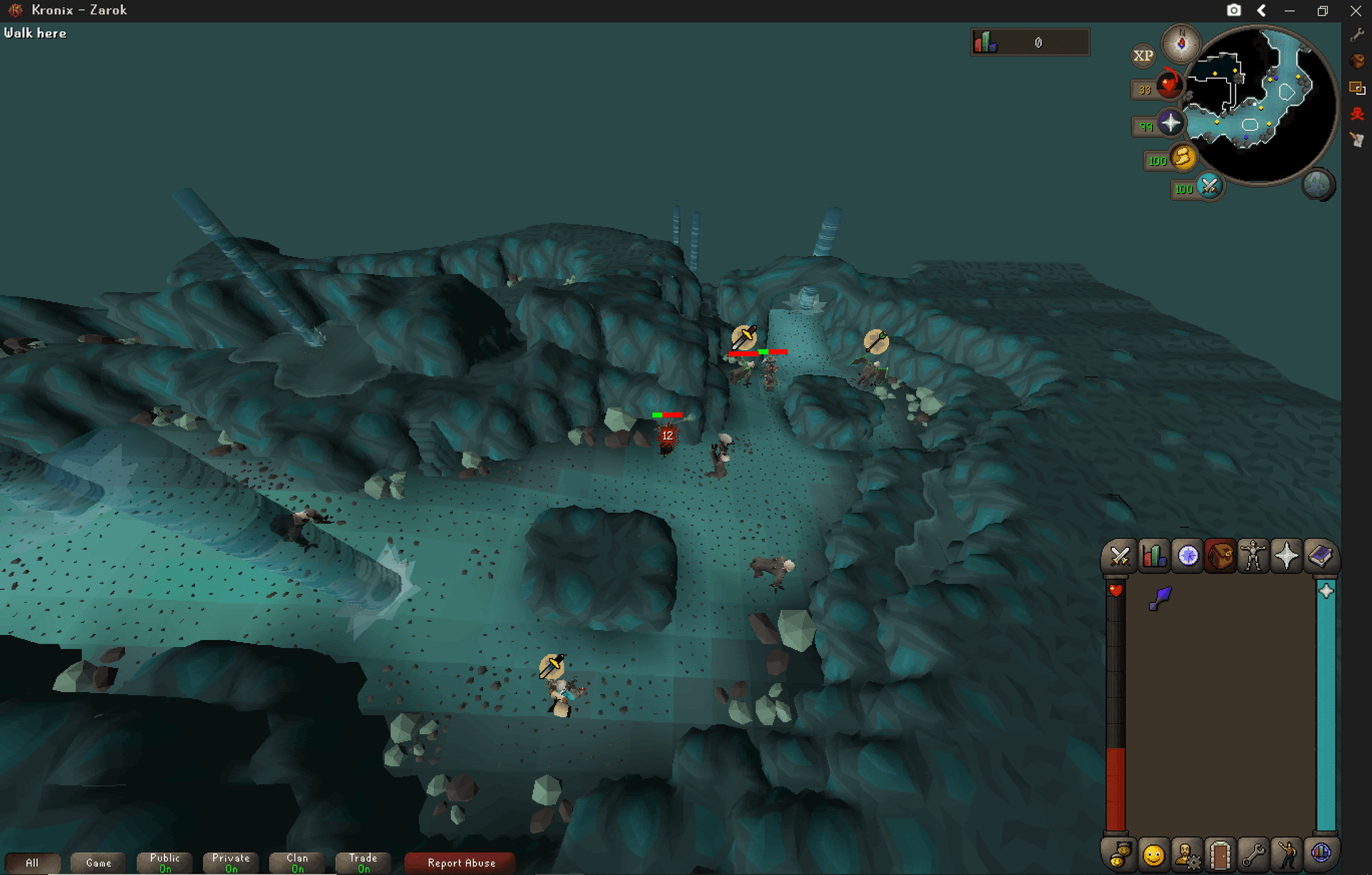
Task: Click the compass to face north
Action: tap(1181, 44)
